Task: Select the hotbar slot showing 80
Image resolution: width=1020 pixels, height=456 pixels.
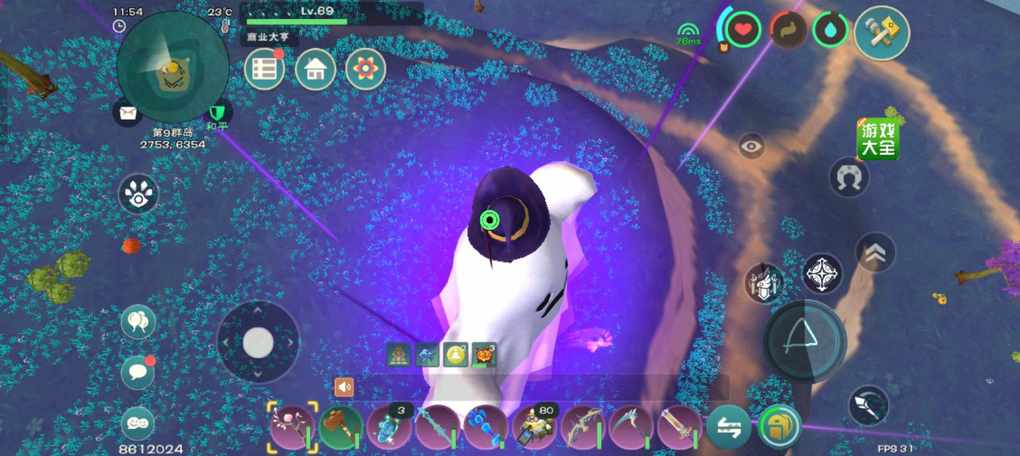Action: [x=535, y=427]
